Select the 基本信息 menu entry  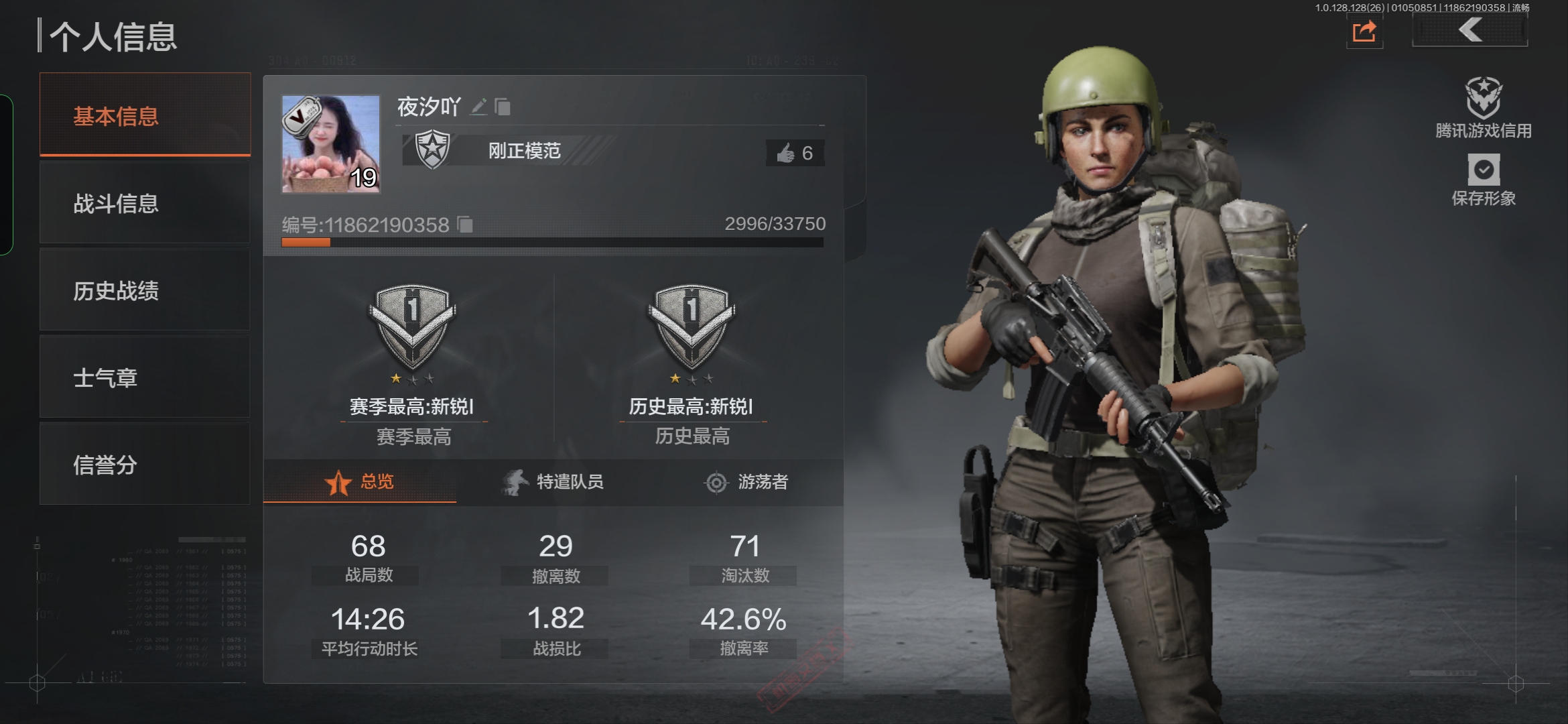point(145,115)
